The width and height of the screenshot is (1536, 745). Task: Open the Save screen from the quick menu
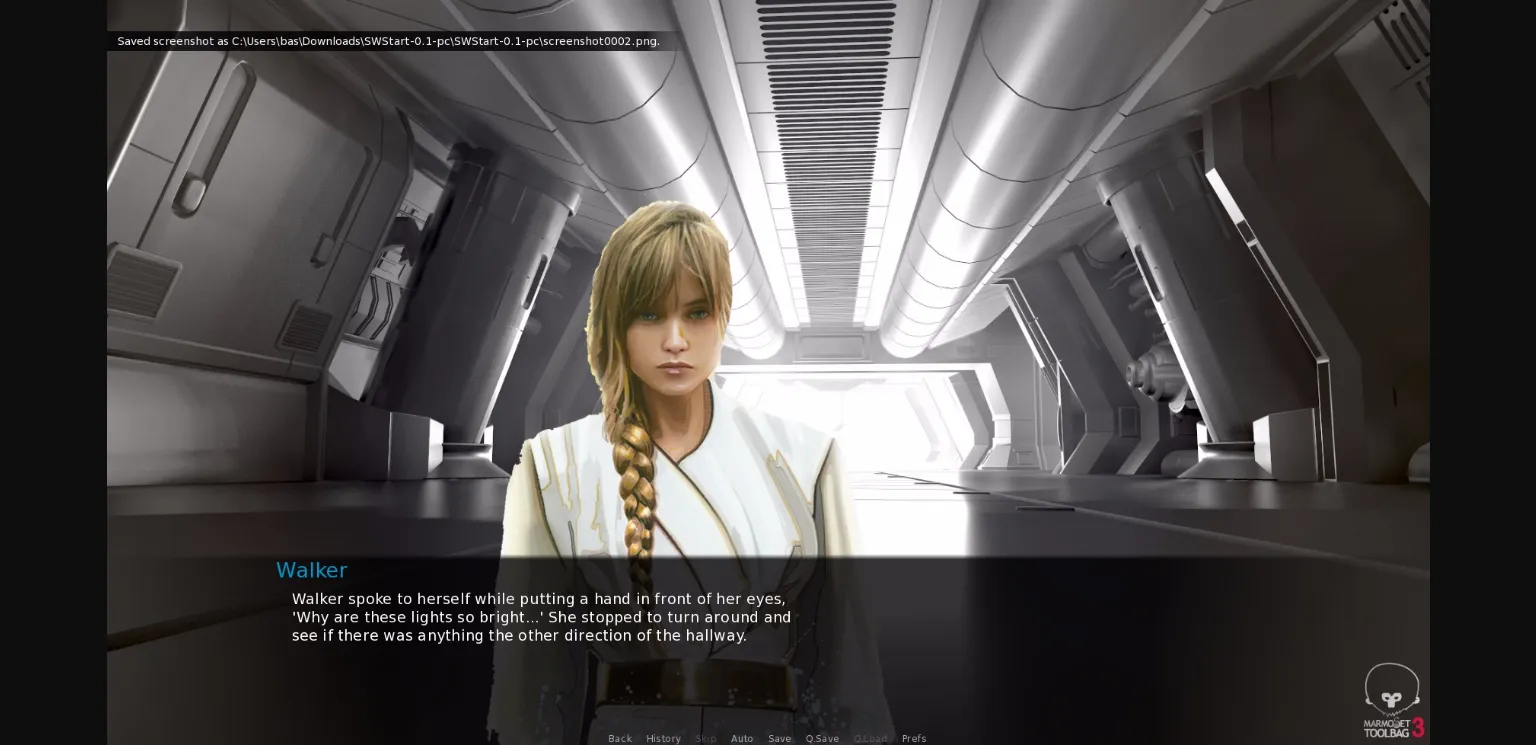779,738
